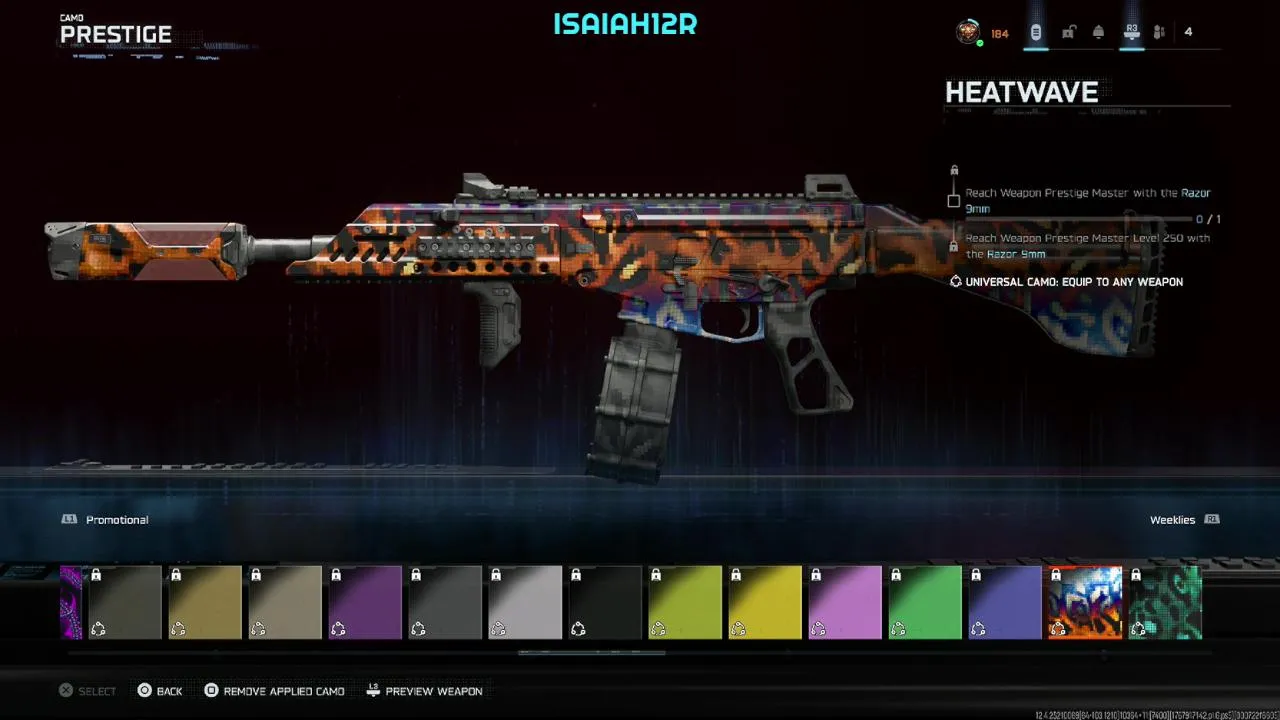The image size is (1280, 720).
Task: Open the unlock padlock icon in header
Action: click(1068, 33)
